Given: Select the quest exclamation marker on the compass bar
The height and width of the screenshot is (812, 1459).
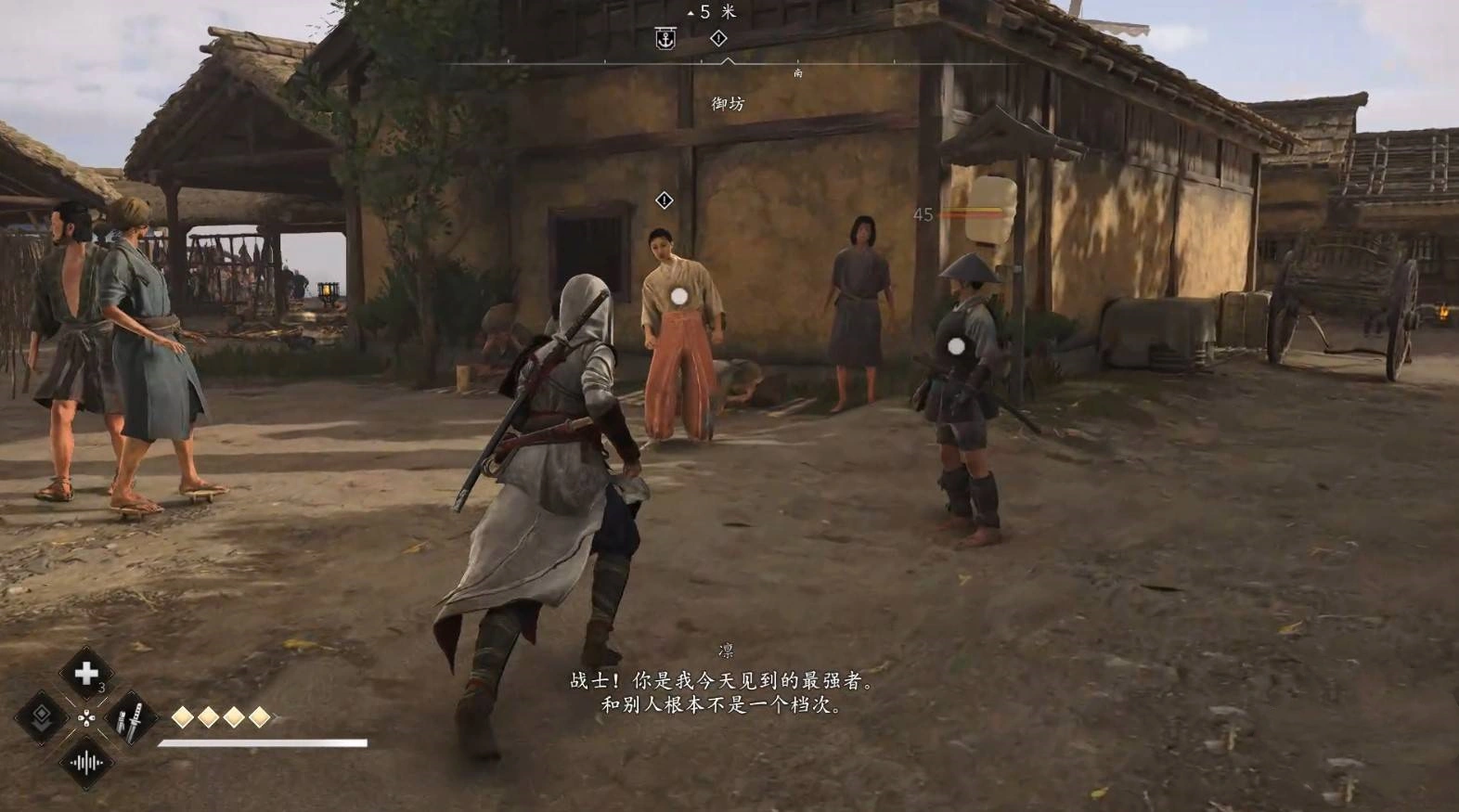Looking at the screenshot, I should click(x=718, y=38).
